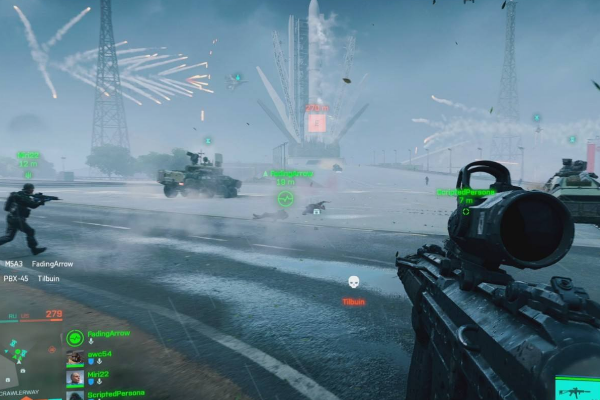Select the PBX-45 Tilbuin kill feed entry

(x=36, y=279)
